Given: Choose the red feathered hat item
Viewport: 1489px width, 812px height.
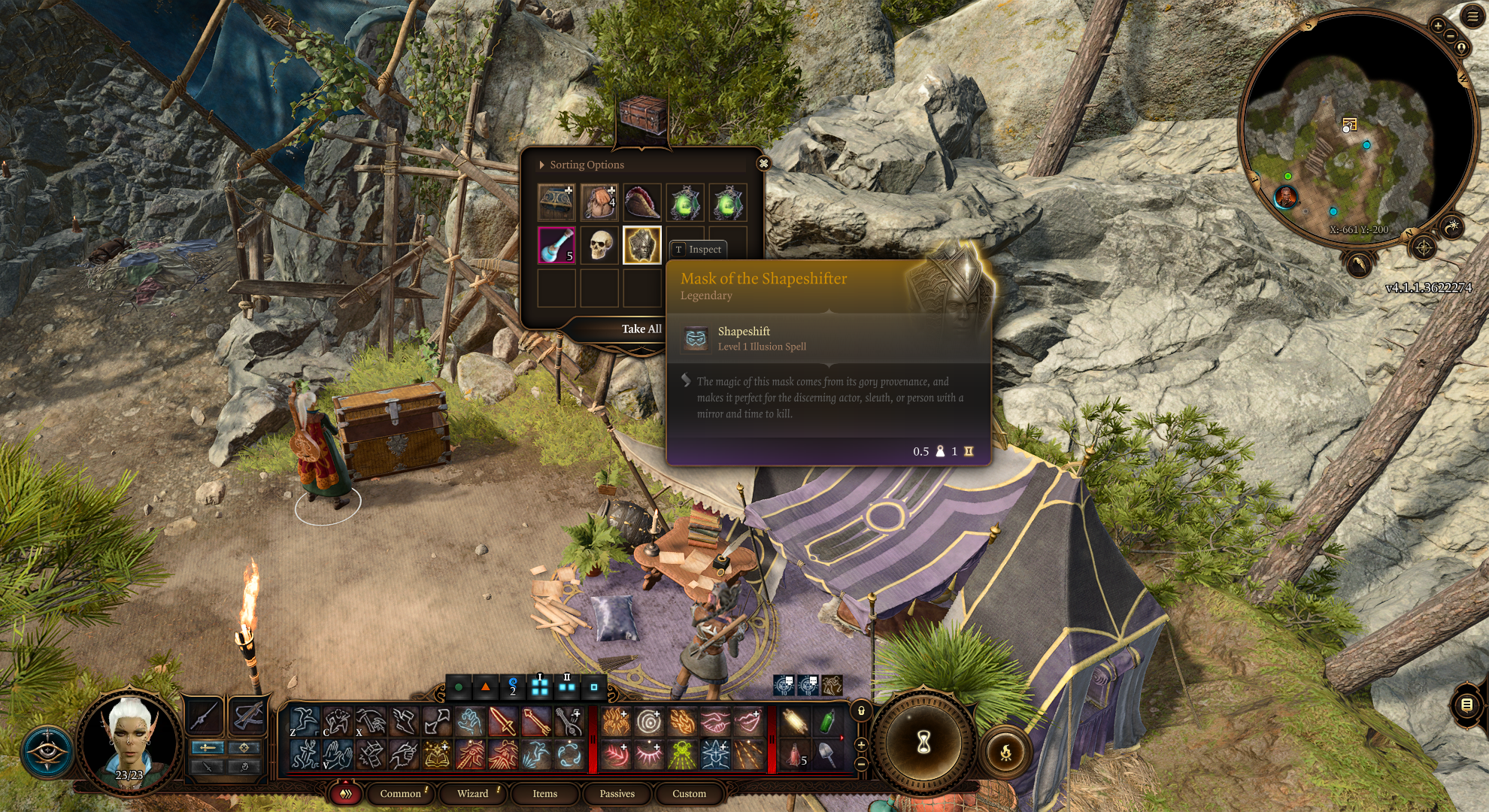Looking at the screenshot, I should pyautogui.click(x=641, y=202).
